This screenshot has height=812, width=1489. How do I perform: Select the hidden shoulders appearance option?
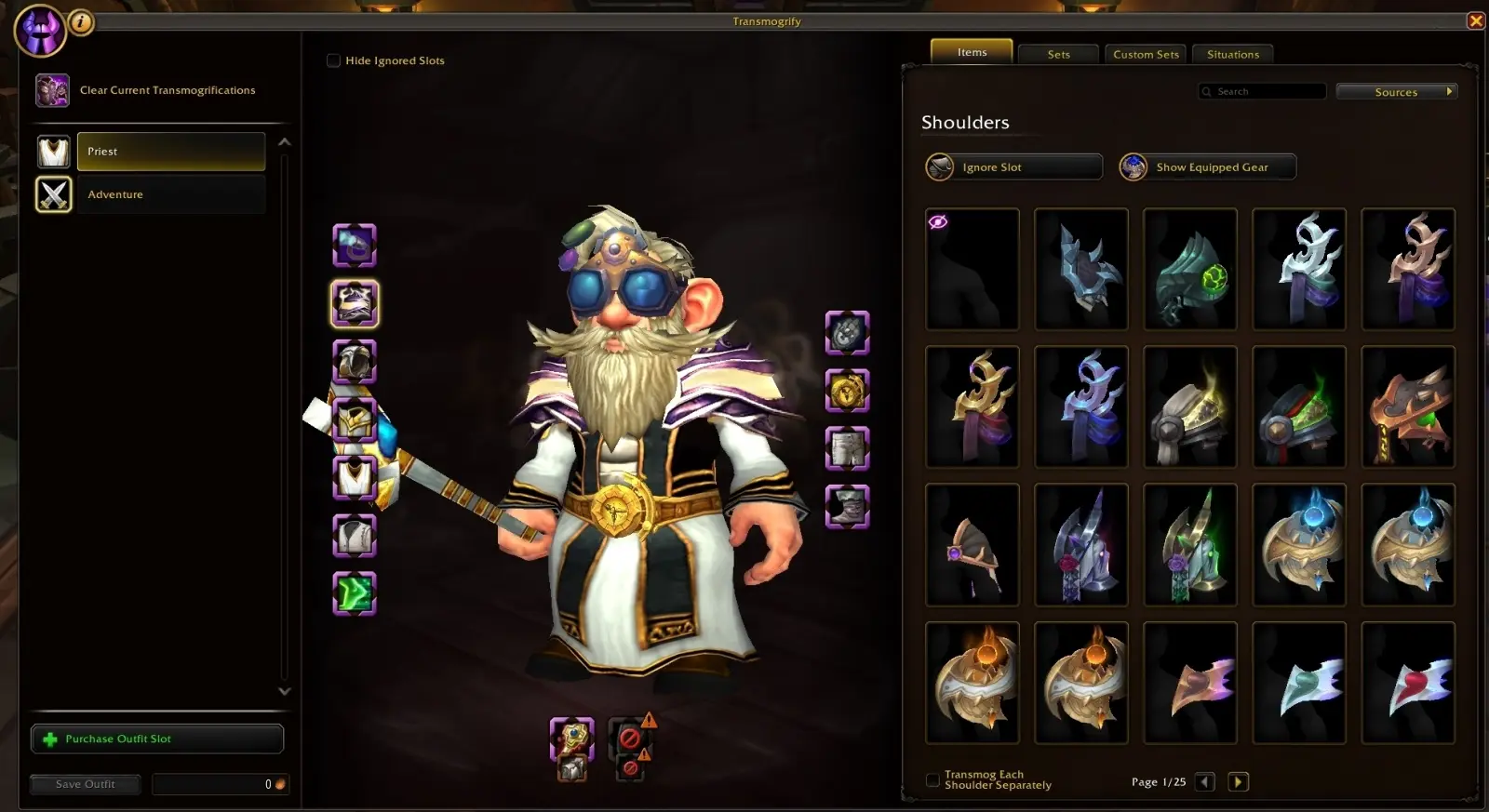(x=972, y=269)
